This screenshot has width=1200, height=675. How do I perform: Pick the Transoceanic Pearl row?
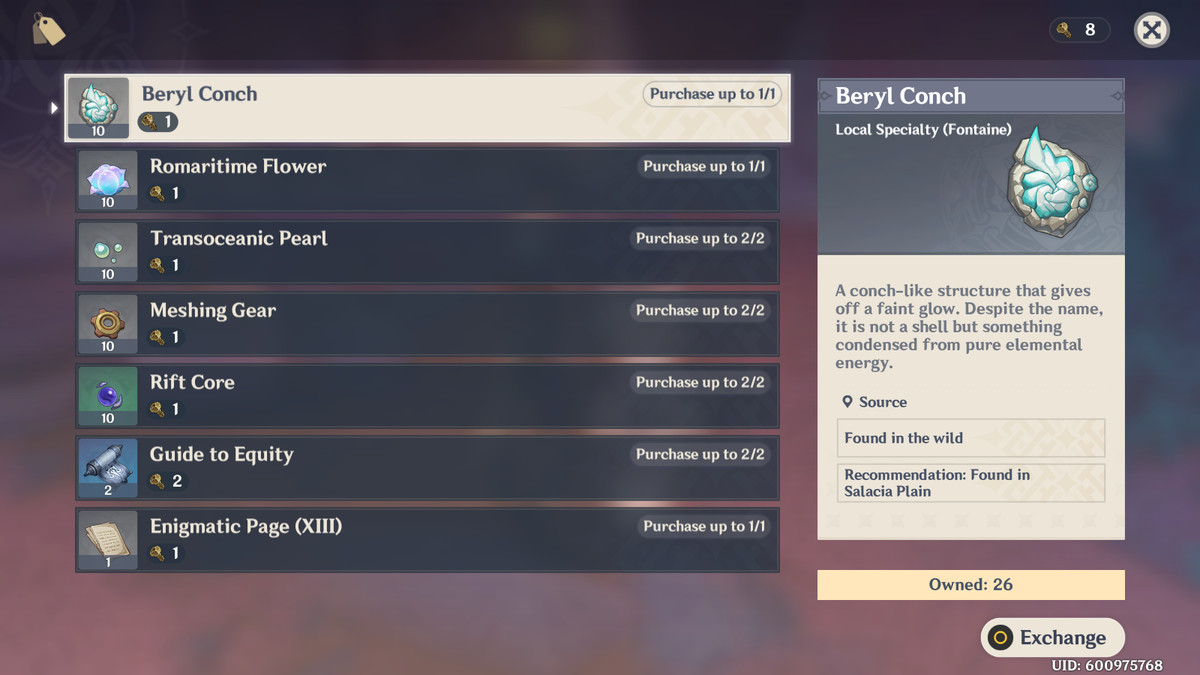point(427,252)
